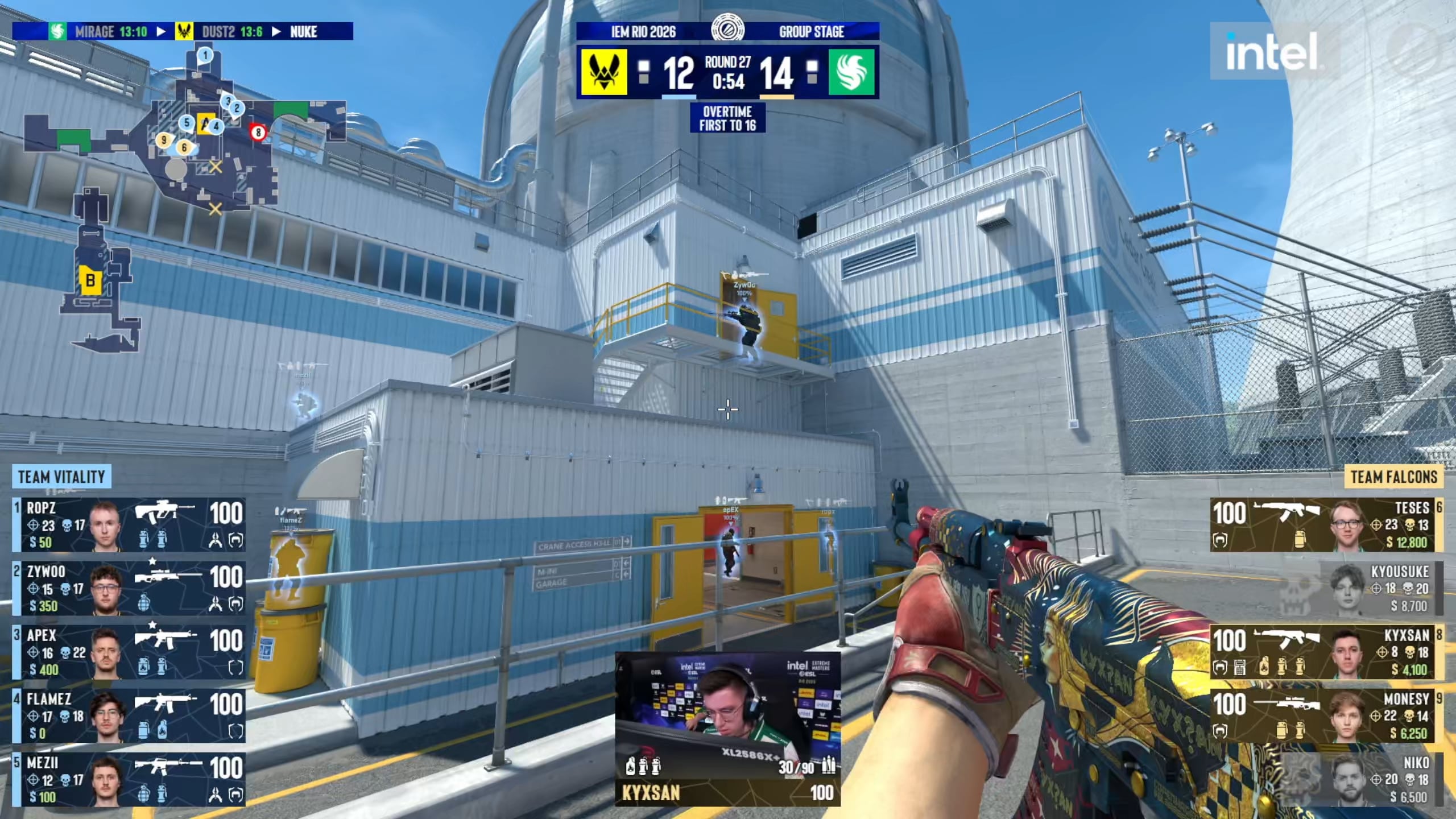The height and width of the screenshot is (819, 1456).
Task: Click the dead kyousuke player panel
Action: [x=1326, y=588]
